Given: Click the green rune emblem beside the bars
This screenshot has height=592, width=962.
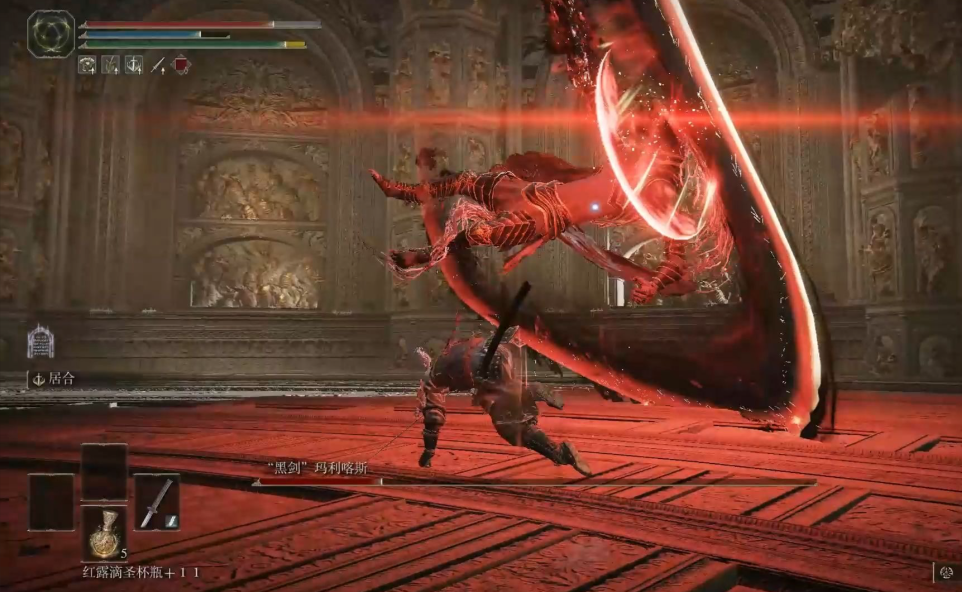Looking at the screenshot, I should pos(51,34).
